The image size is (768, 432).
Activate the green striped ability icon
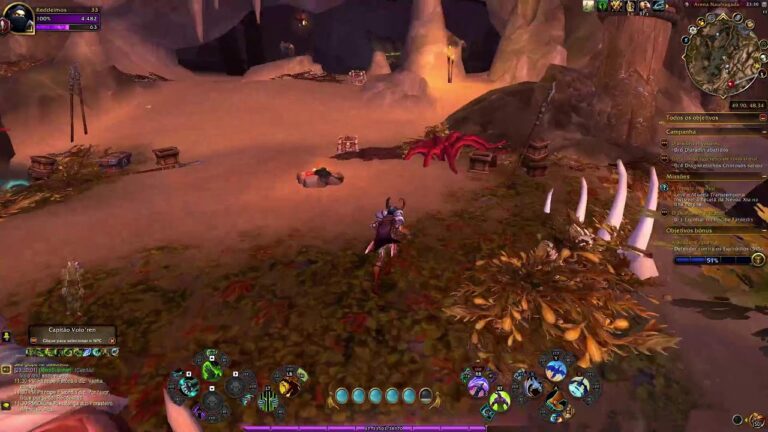pyautogui.click(x=270, y=400)
